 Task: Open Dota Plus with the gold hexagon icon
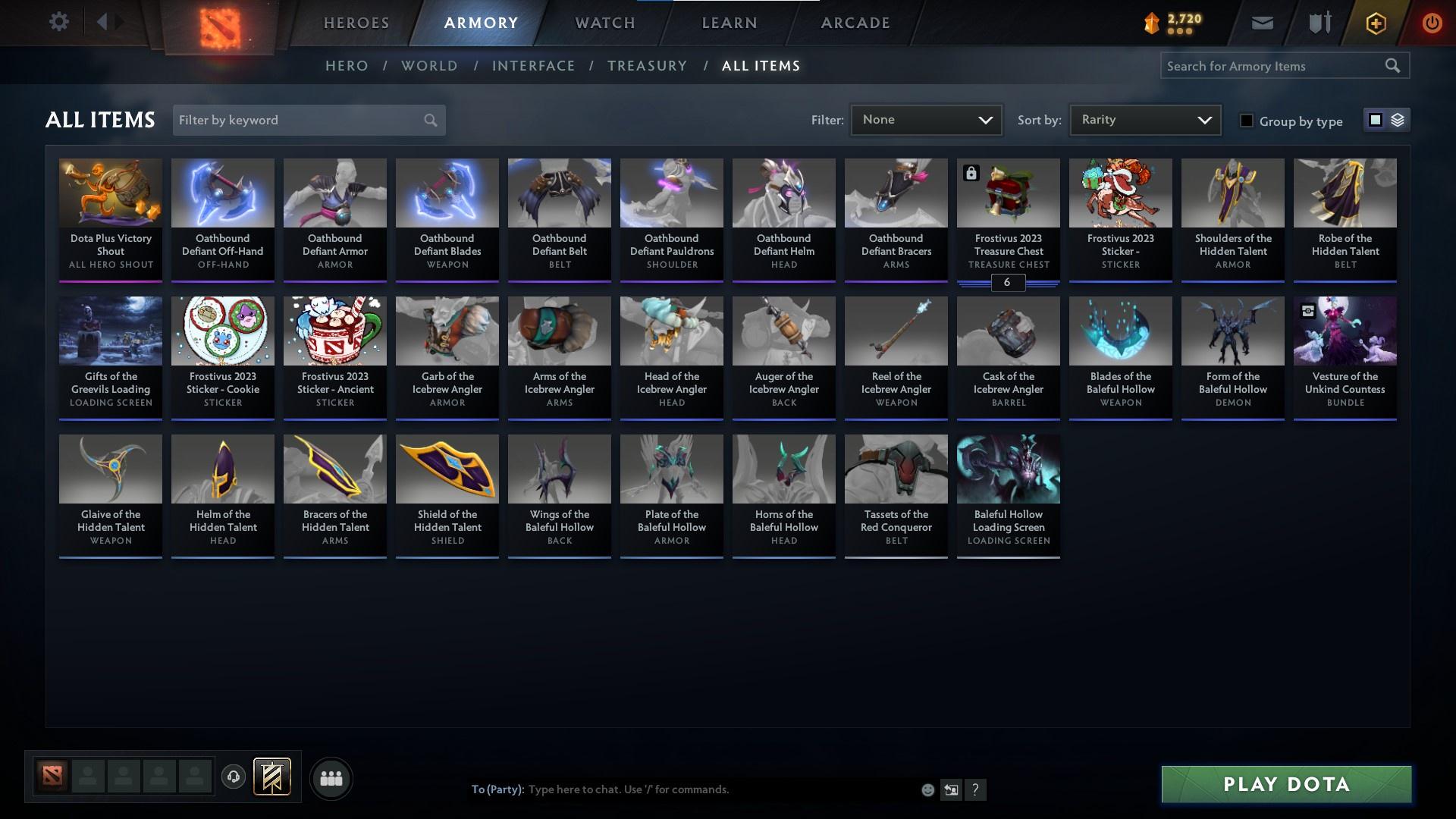click(1374, 23)
